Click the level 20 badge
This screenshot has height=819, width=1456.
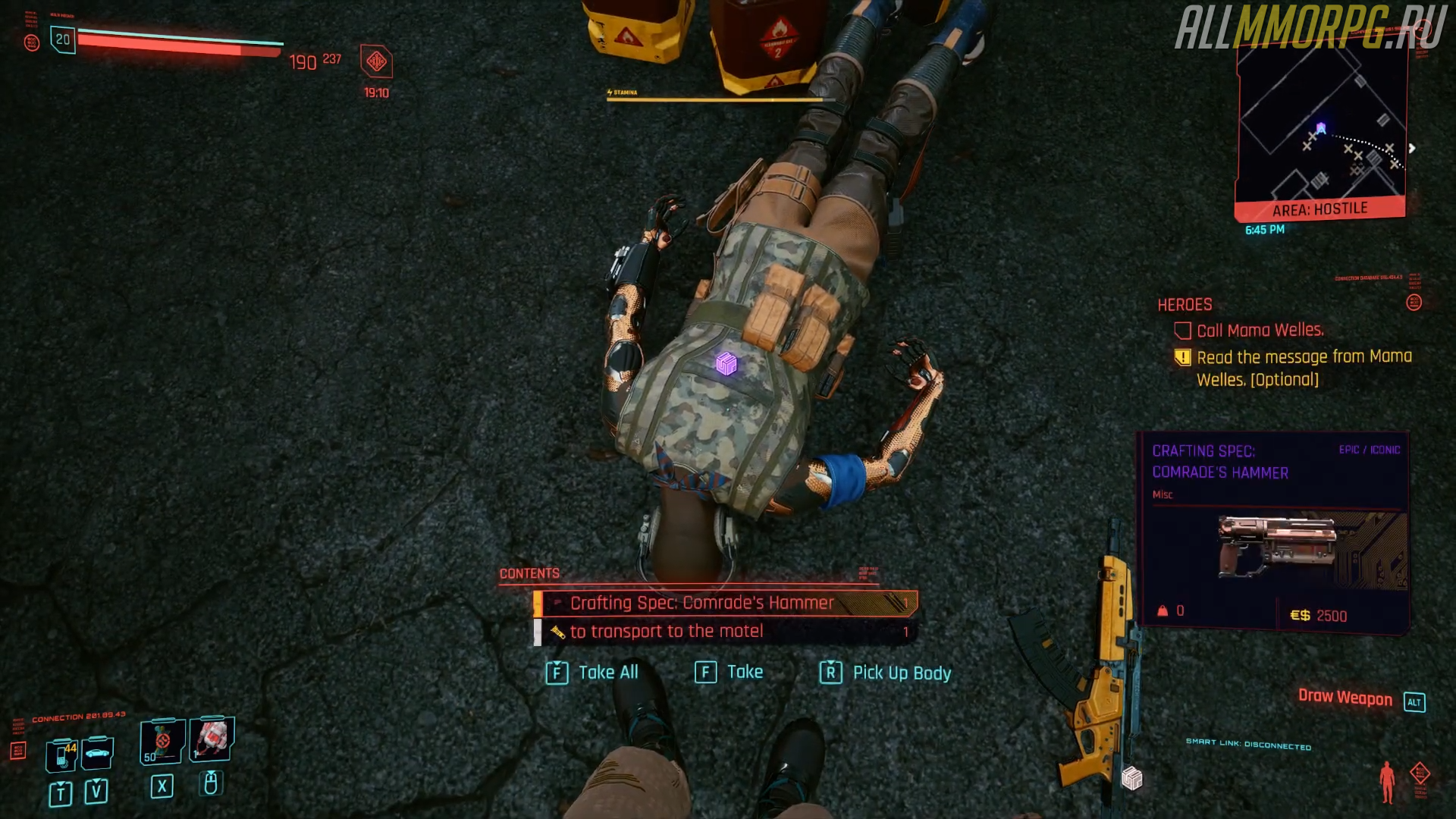(63, 39)
